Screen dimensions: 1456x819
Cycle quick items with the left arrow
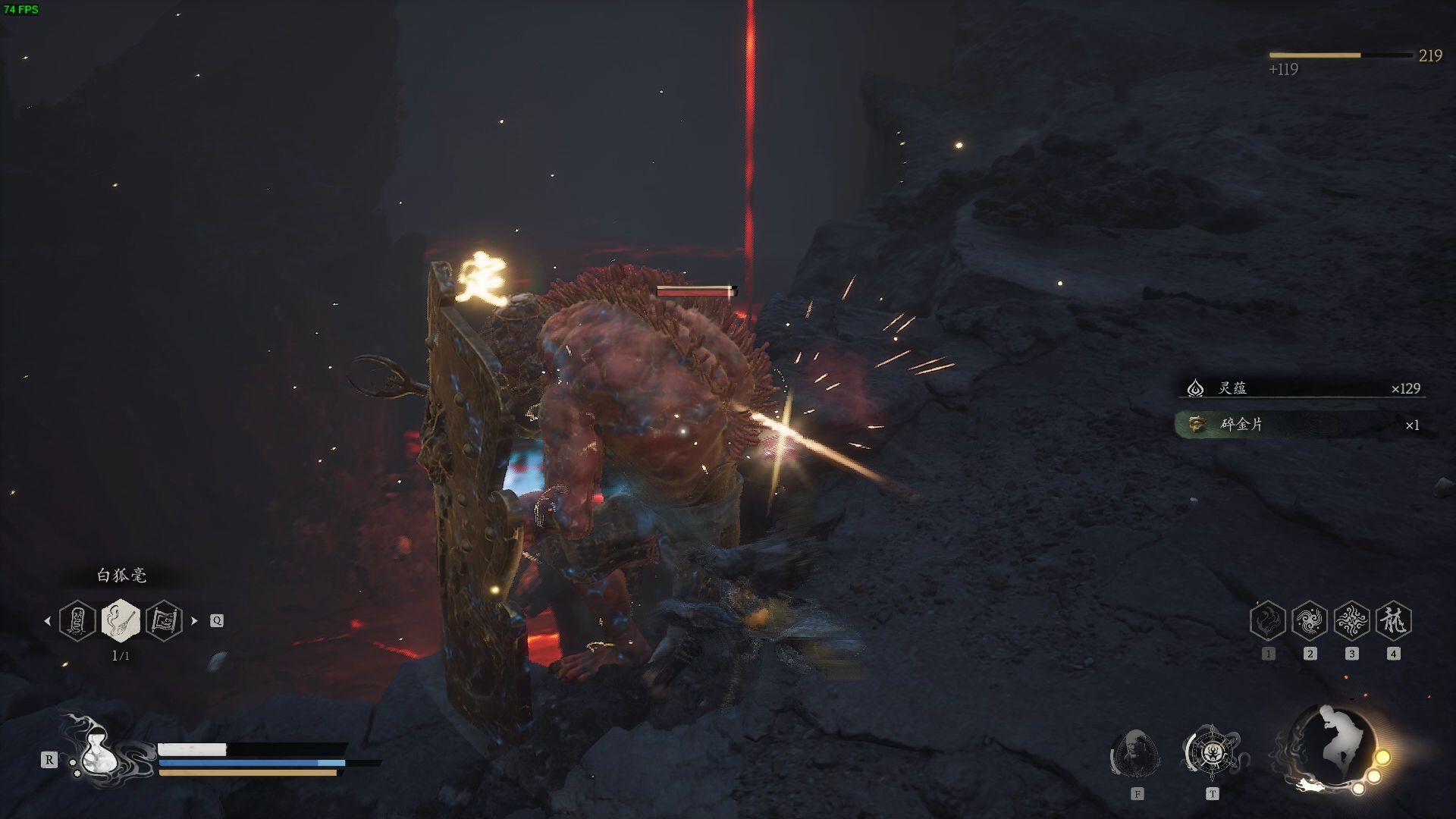(48, 620)
